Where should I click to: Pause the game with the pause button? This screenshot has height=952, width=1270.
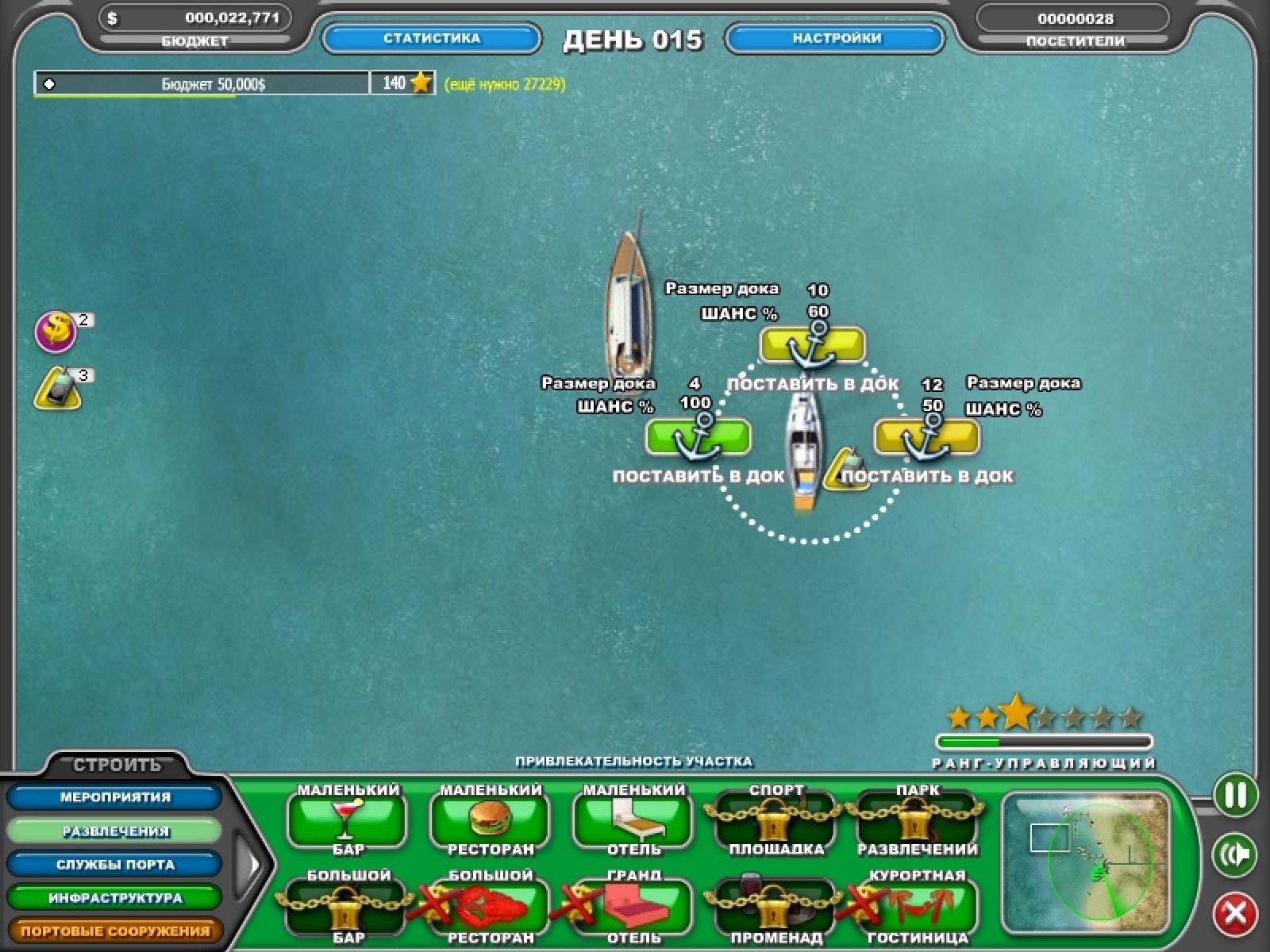(x=1235, y=795)
